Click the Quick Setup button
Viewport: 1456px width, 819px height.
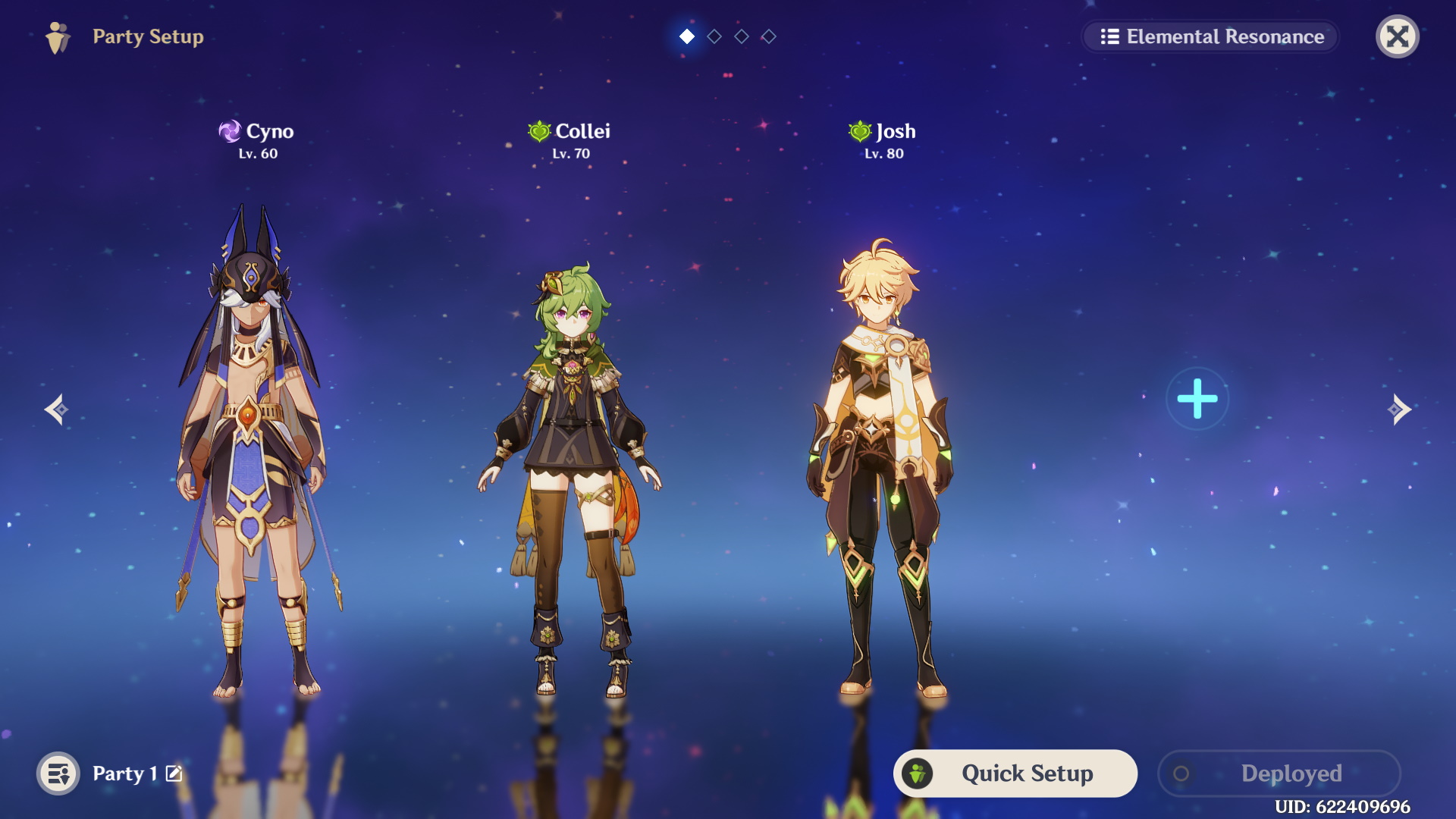1015,773
